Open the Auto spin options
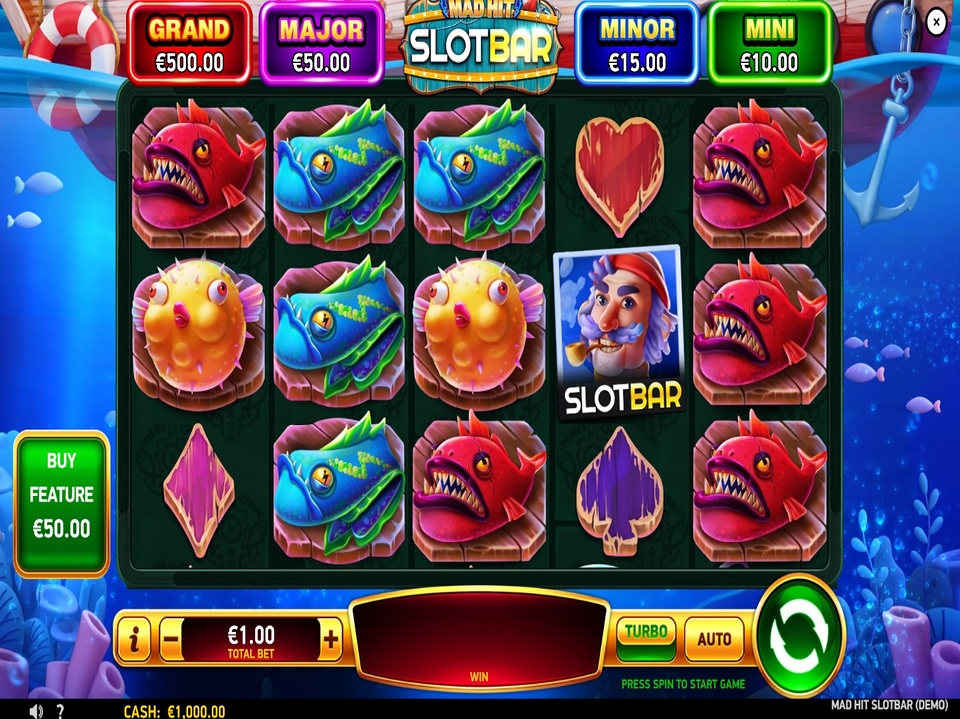 click(714, 638)
